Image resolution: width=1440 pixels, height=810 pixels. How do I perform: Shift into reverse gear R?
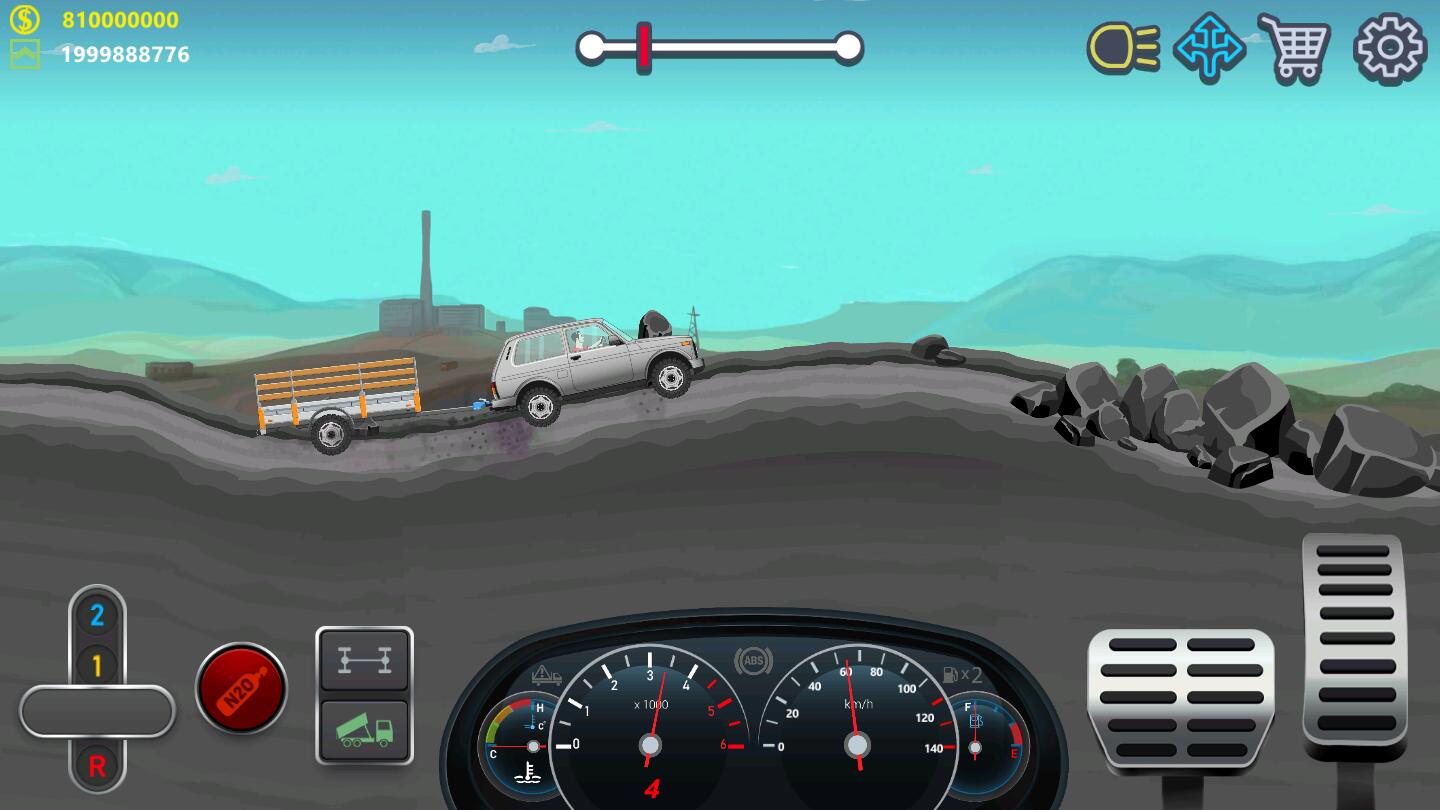pos(97,766)
